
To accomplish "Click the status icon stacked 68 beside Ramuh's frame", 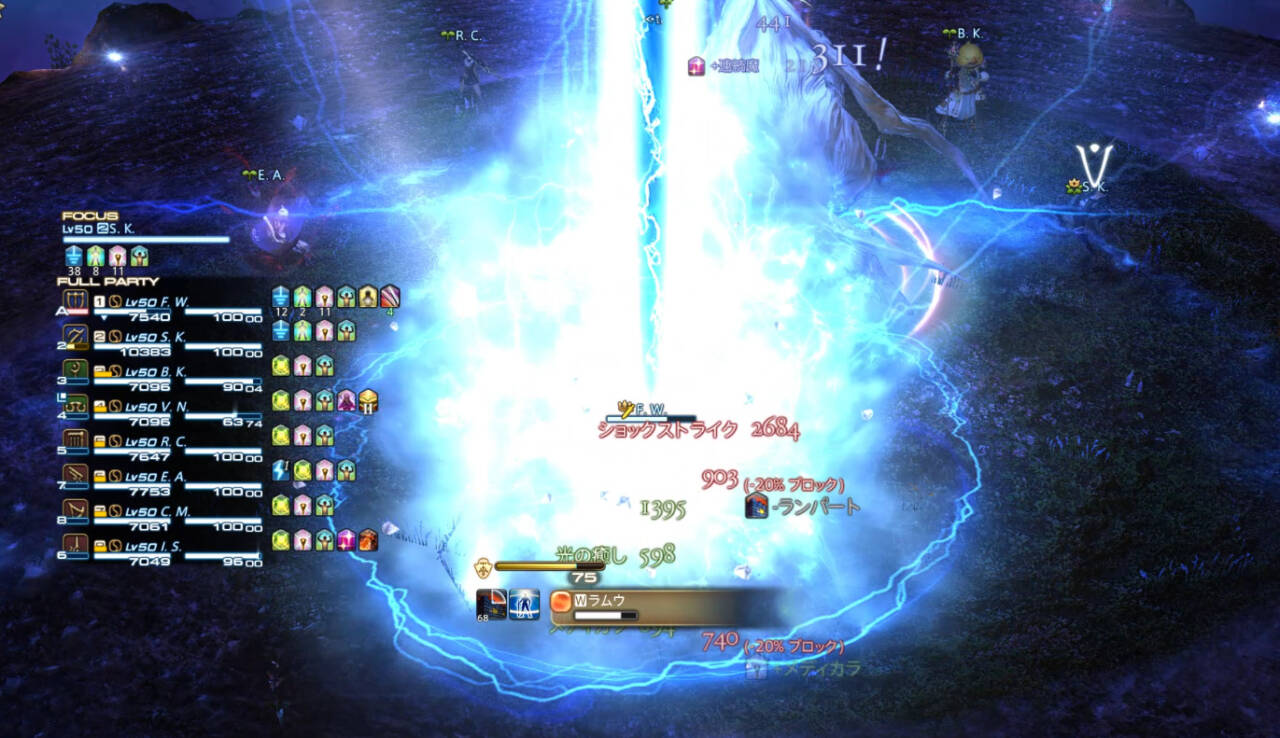I will (x=491, y=605).
